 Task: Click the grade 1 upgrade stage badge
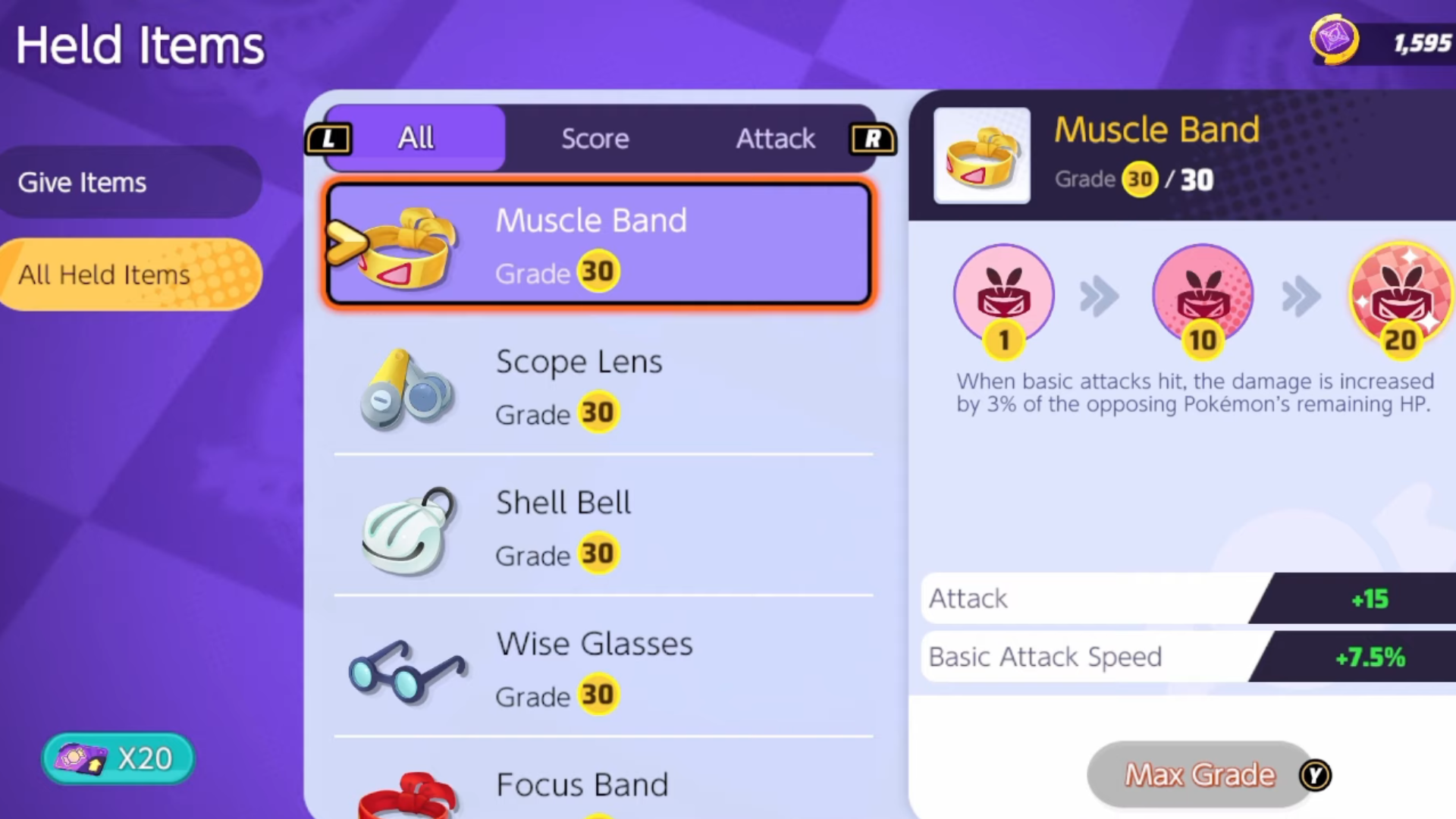(x=1003, y=296)
